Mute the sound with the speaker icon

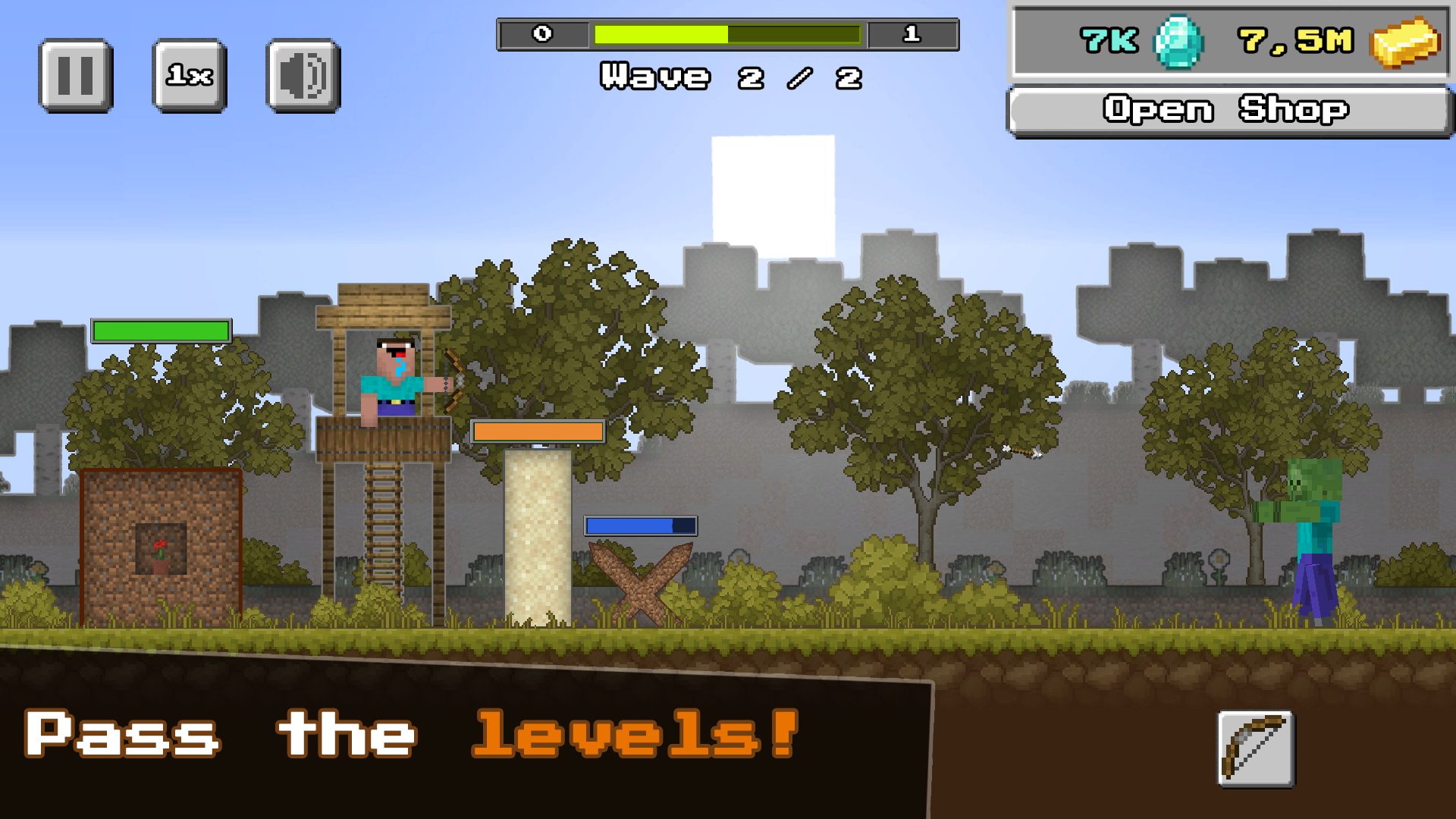coord(302,74)
